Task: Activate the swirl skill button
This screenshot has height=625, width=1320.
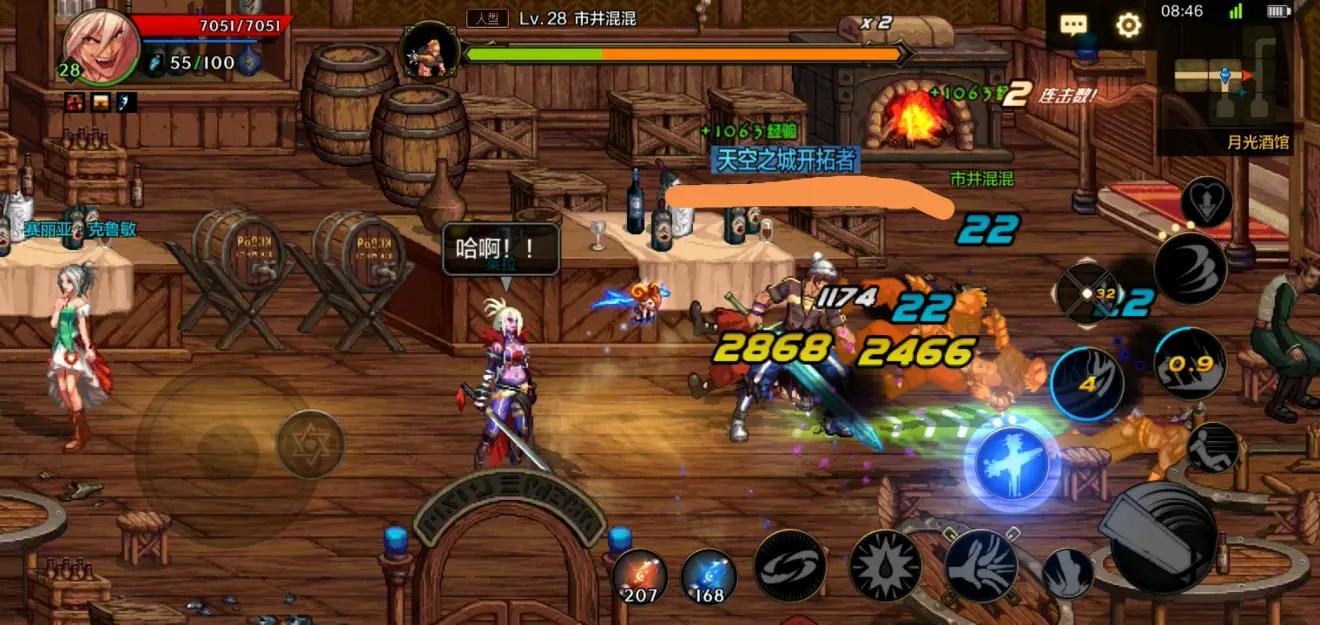Action: [789, 566]
